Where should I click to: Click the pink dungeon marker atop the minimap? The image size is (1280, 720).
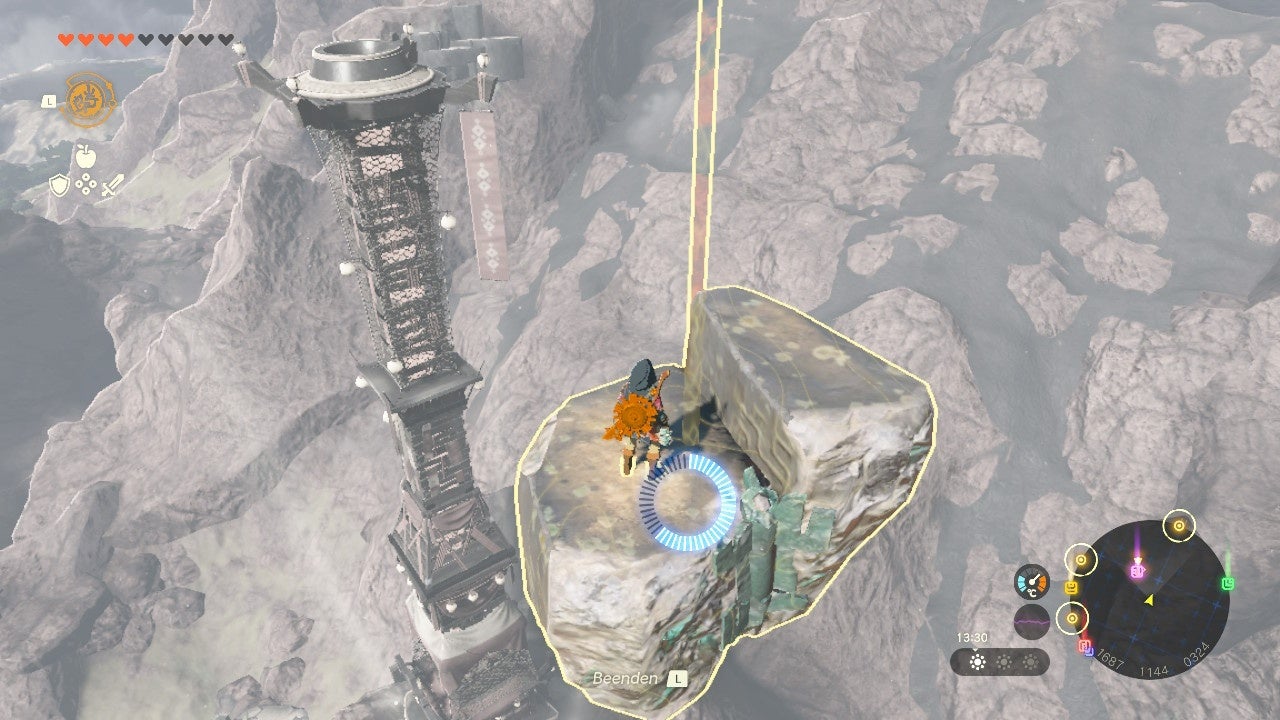pyautogui.click(x=1137, y=571)
